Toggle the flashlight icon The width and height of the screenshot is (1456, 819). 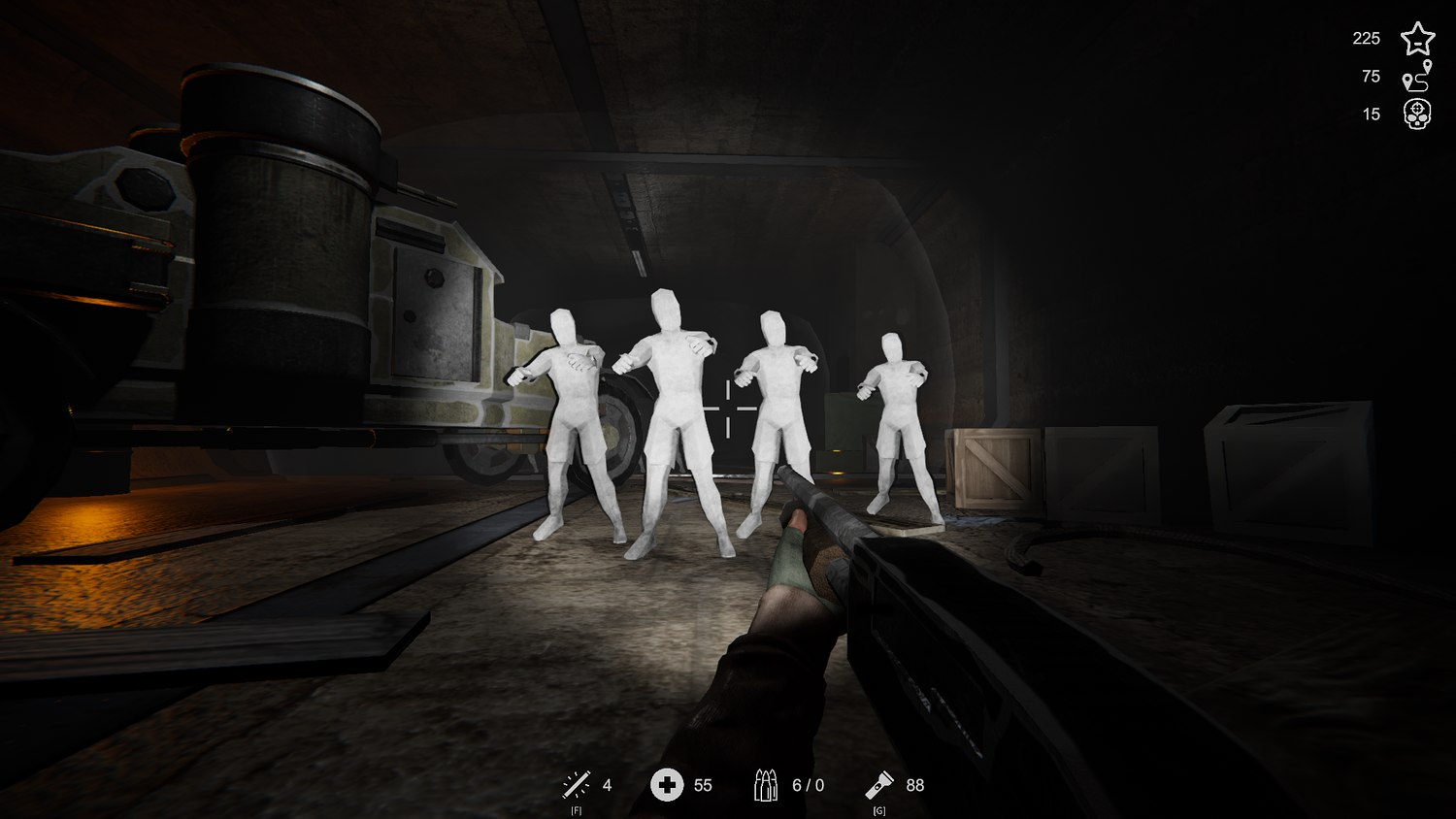pyautogui.click(x=879, y=784)
